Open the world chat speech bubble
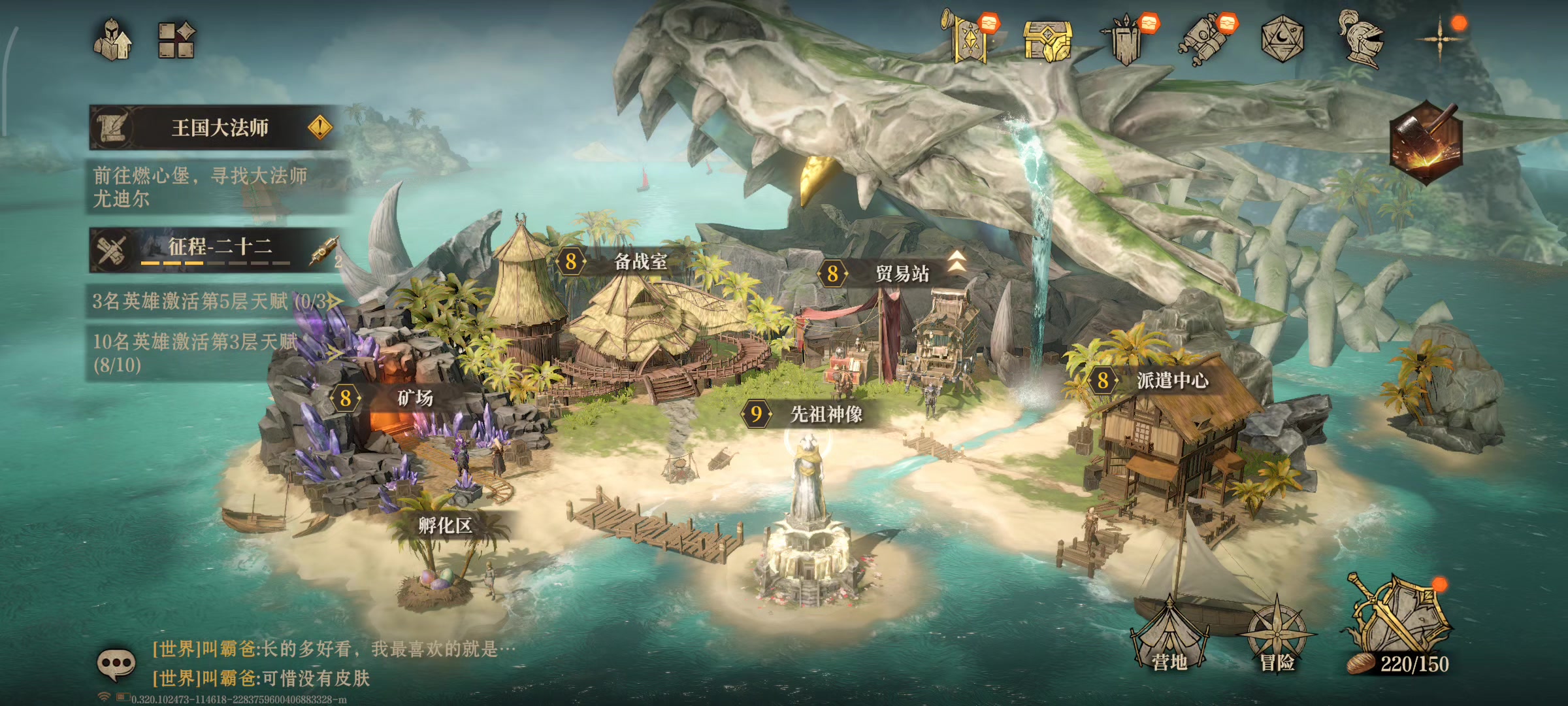Viewport: 1568px width, 706px height. tap(116, 664)
